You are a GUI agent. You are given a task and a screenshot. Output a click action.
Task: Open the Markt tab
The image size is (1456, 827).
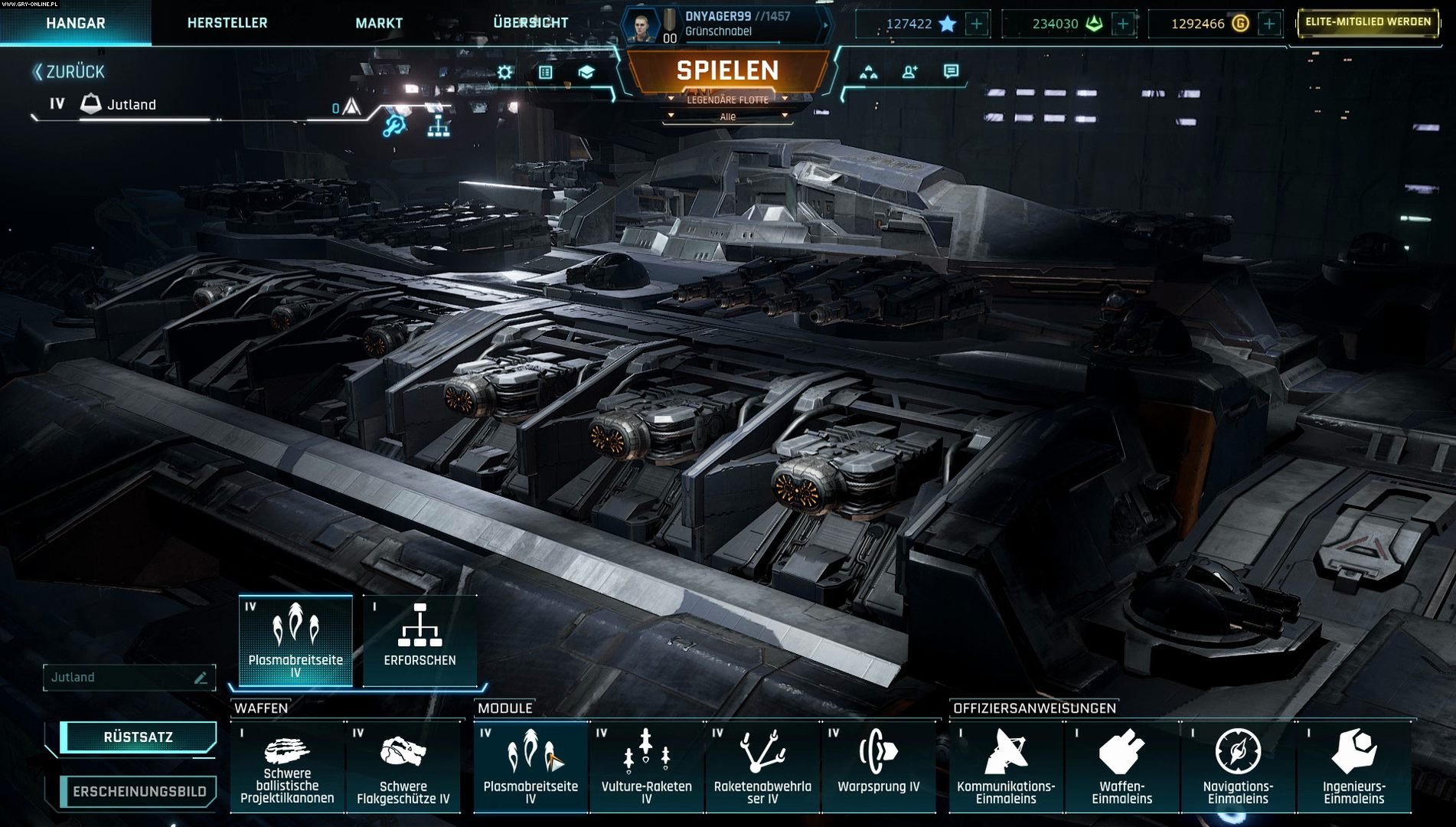pyautogui.click(x=379, y=23)
